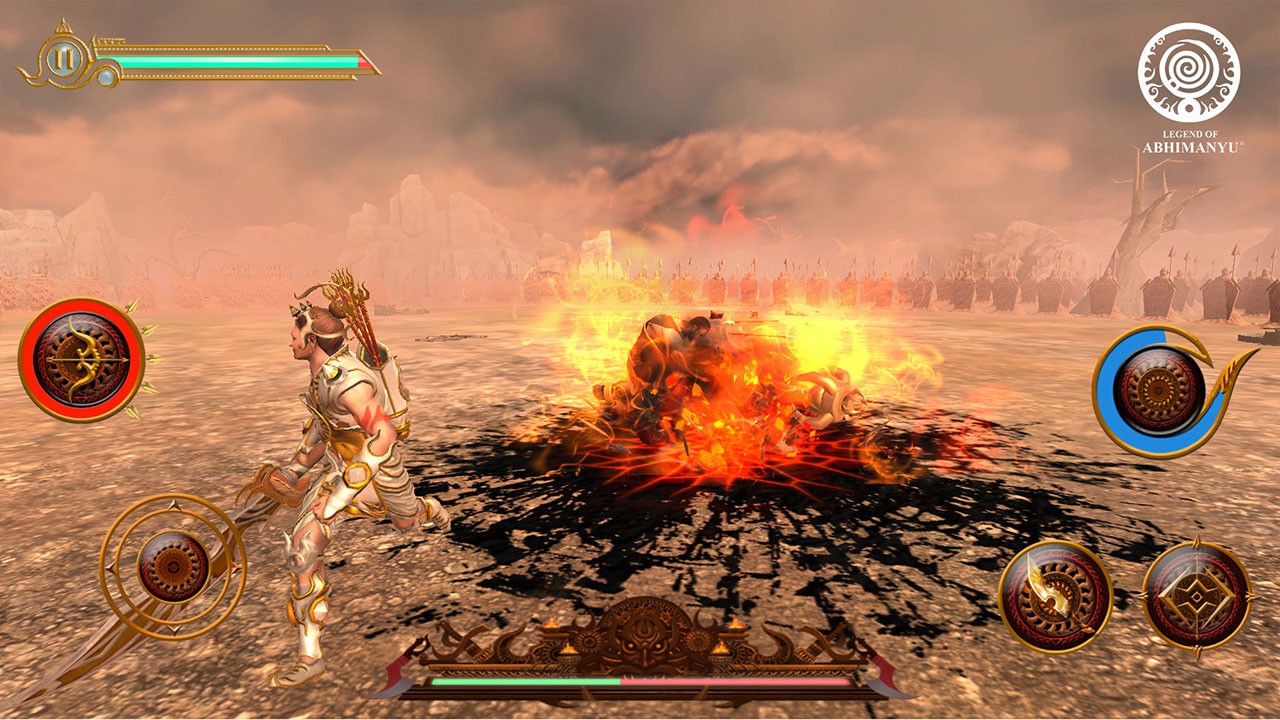This screenshot has height=720, width=1280.
Task: Tap the virtual movement joystick
Action: click(x=173, y=566)
